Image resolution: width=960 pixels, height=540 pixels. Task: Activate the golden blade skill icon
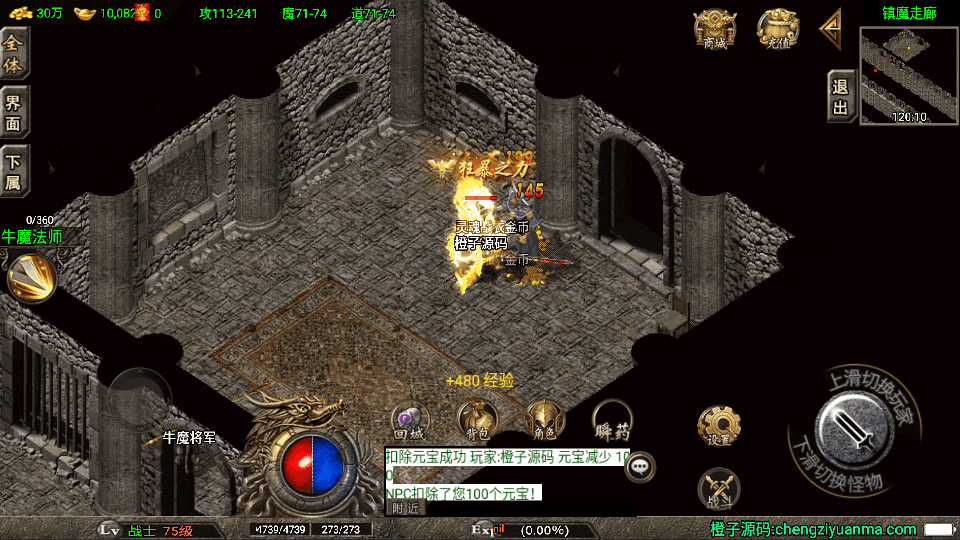click(31, 277)
